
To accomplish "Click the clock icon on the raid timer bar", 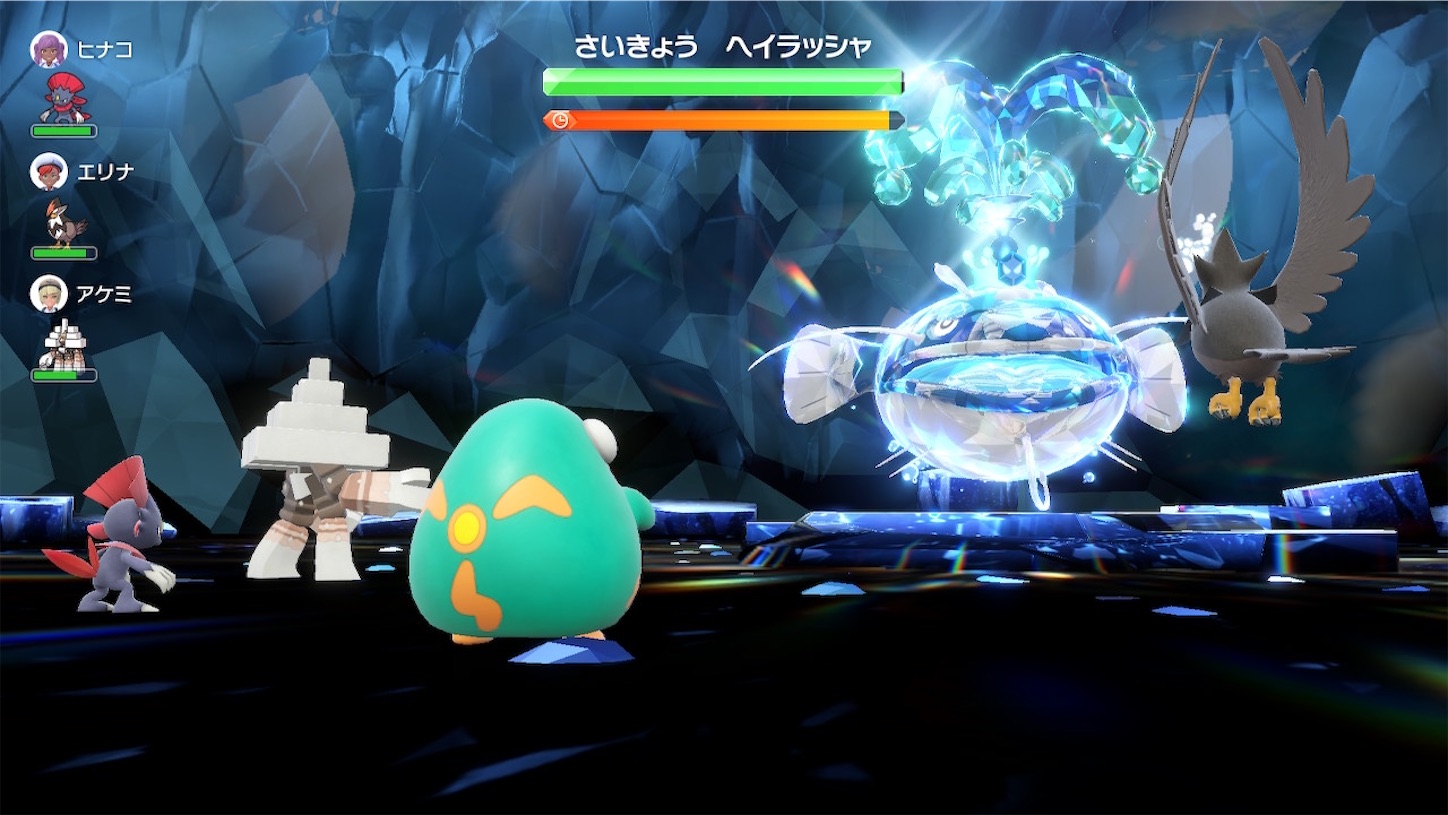I will (x=560, y=122).
